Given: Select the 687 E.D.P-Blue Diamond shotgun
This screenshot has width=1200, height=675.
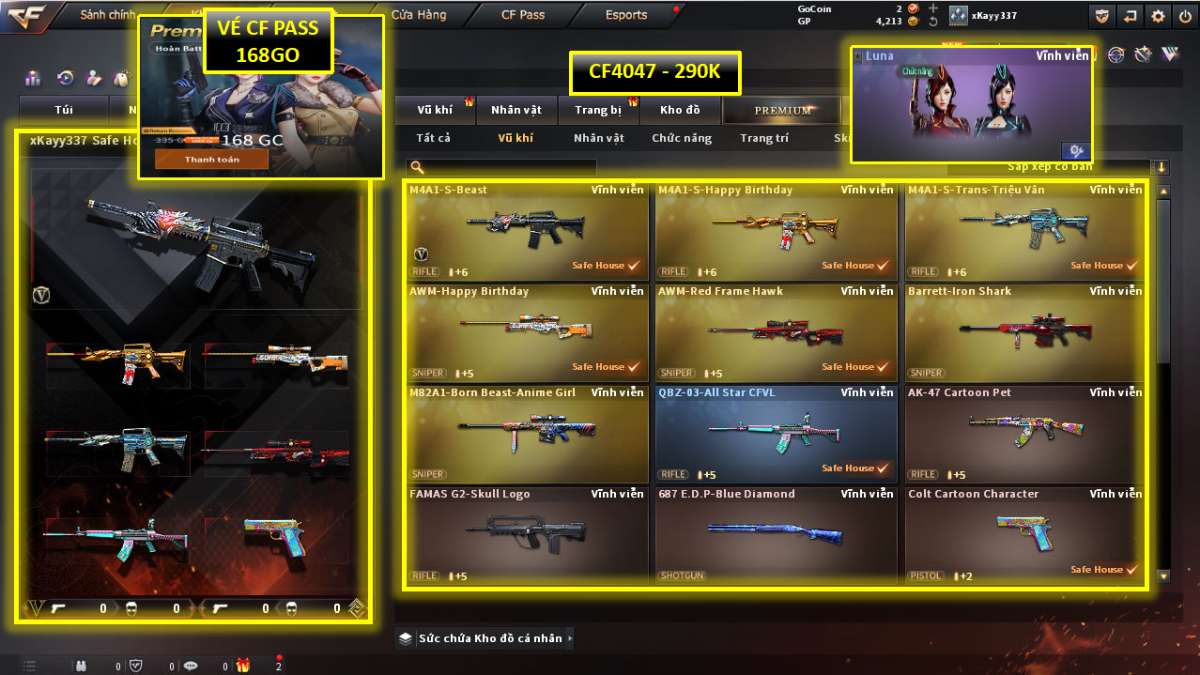Looking at the screenshot, I should tap(776, 534).
